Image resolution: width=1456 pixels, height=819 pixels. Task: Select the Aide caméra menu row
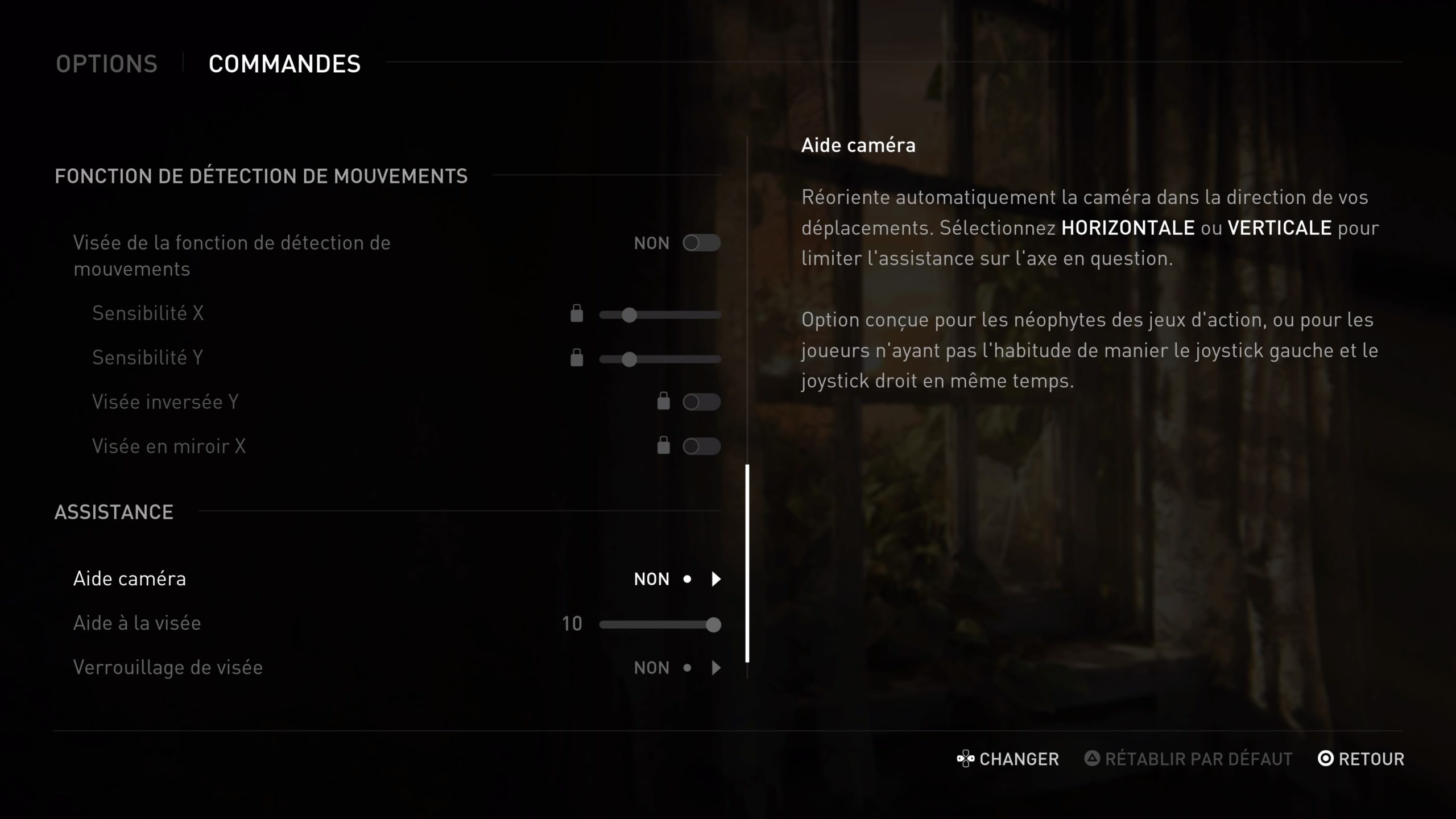coord(130,579)
